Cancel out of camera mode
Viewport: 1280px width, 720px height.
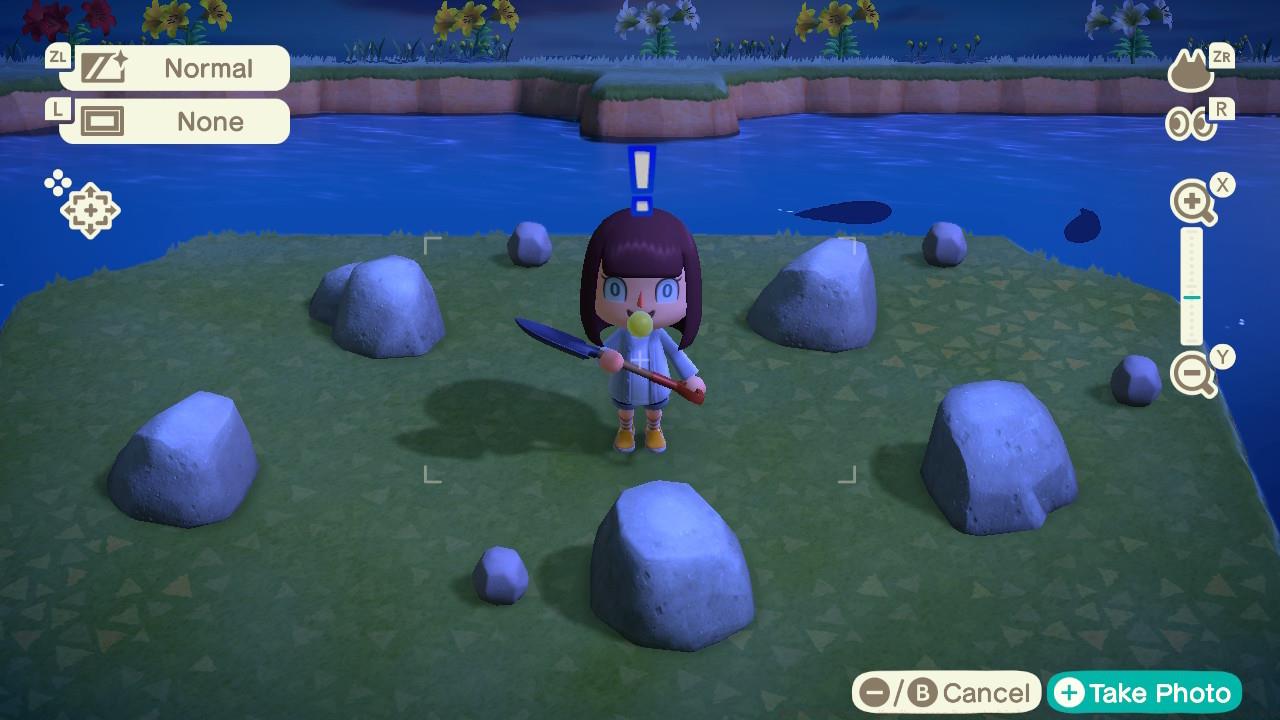(946, 693)
